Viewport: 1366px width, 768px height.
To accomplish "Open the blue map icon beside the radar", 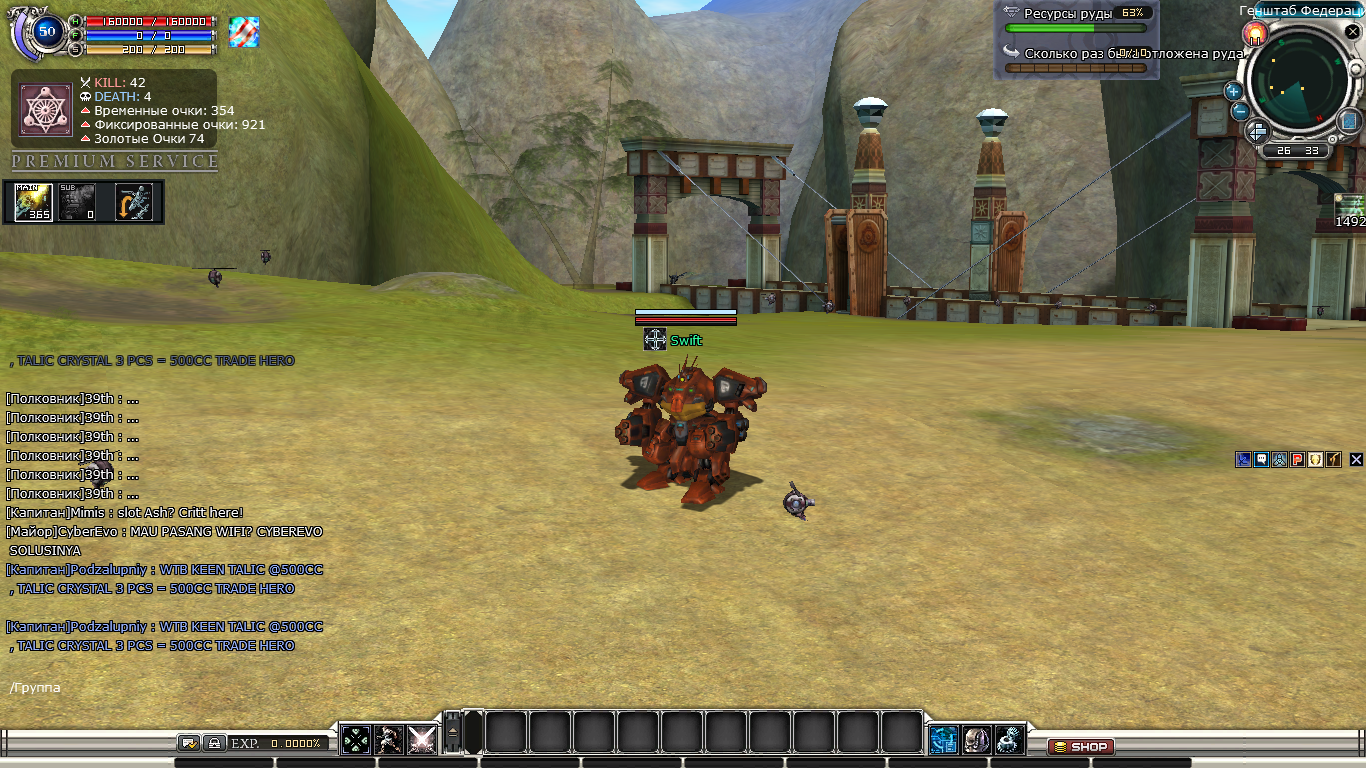I will [x=1351, y=121].
